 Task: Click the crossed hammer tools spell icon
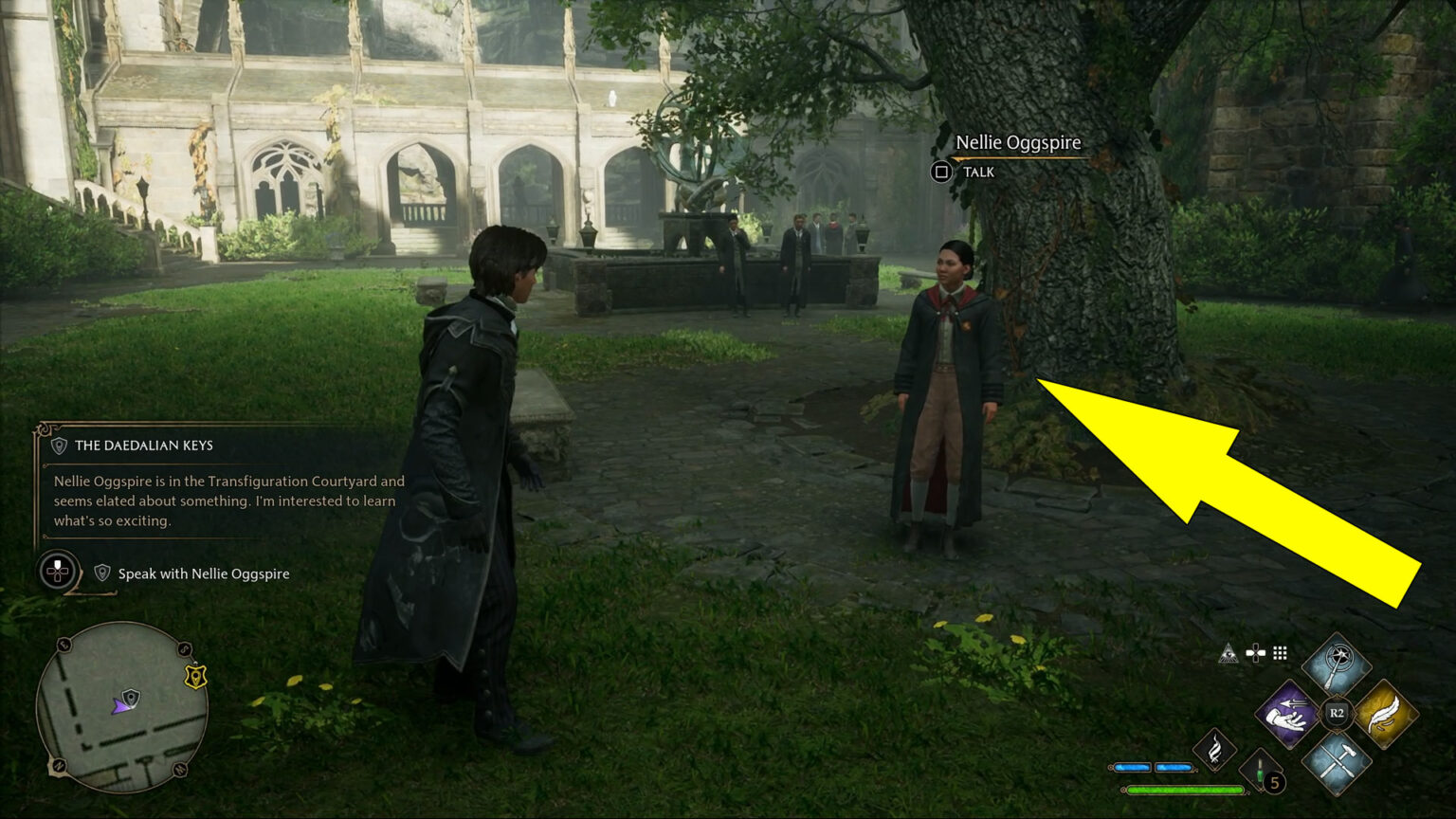click(1337, 763)
